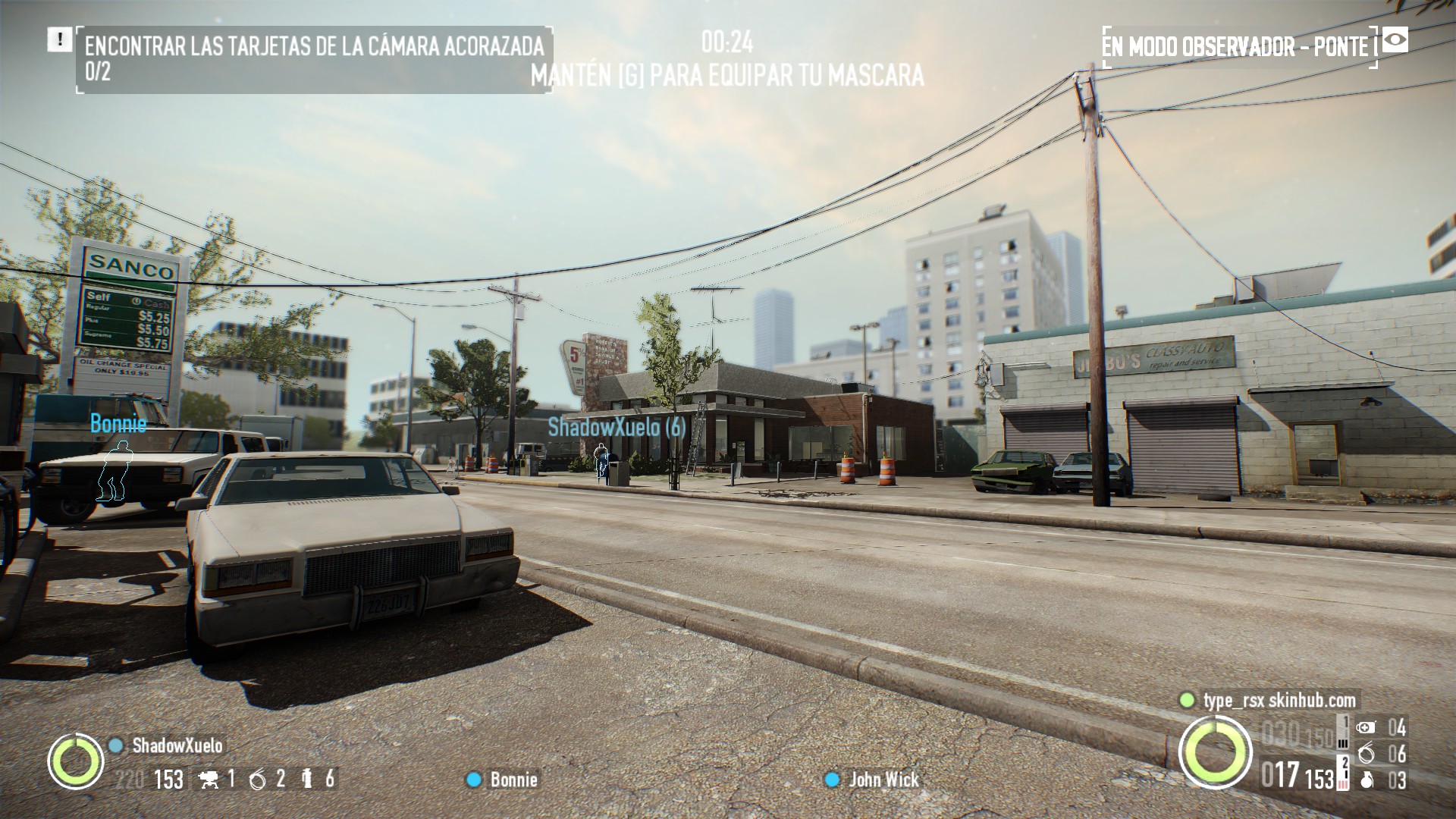Click the type_rsx player name panel
This screenshot has height=819, width=1456.
click(1279, 700)
